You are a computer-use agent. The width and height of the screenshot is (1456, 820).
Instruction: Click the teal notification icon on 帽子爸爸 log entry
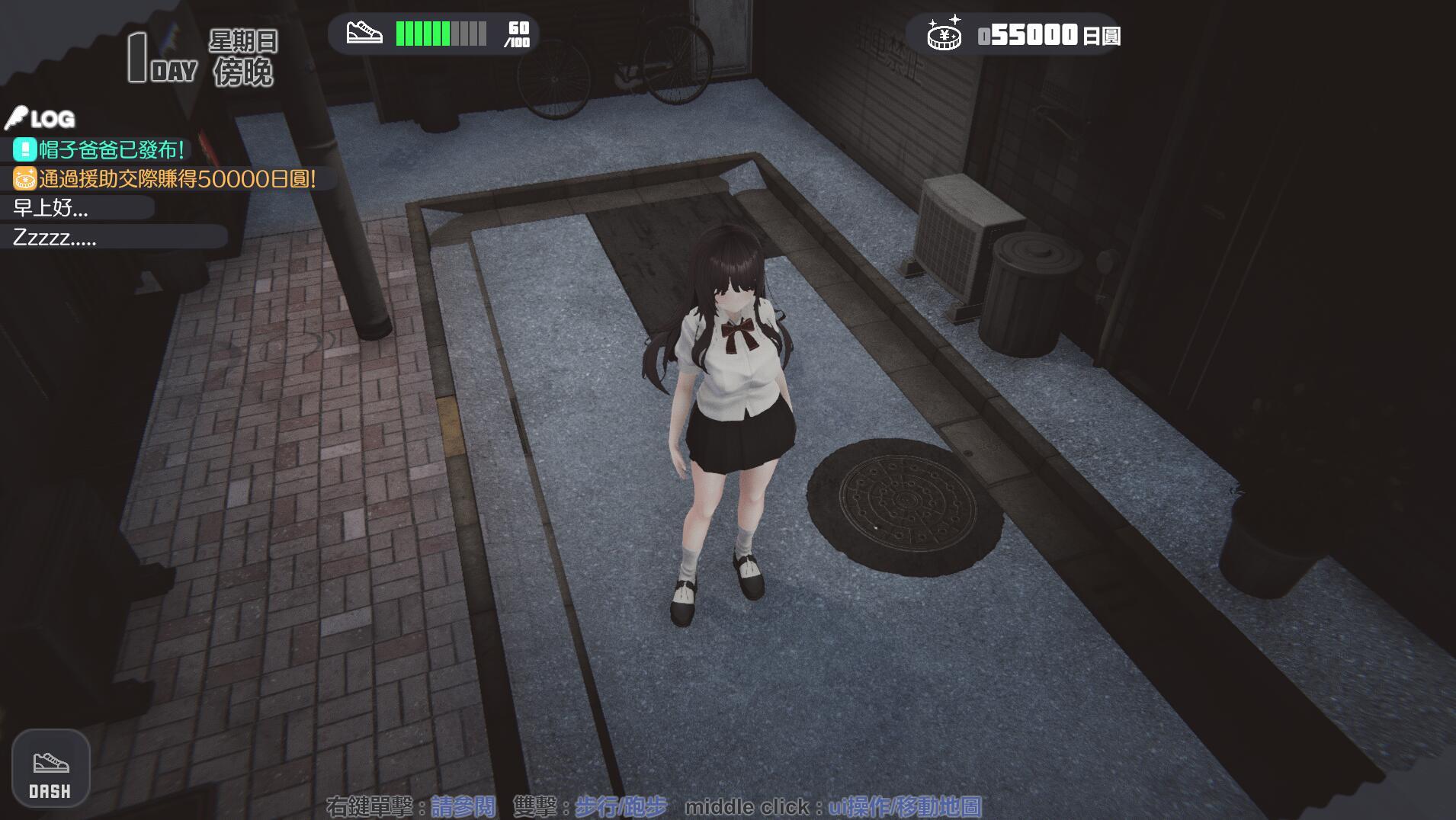[x=24, y=150]
